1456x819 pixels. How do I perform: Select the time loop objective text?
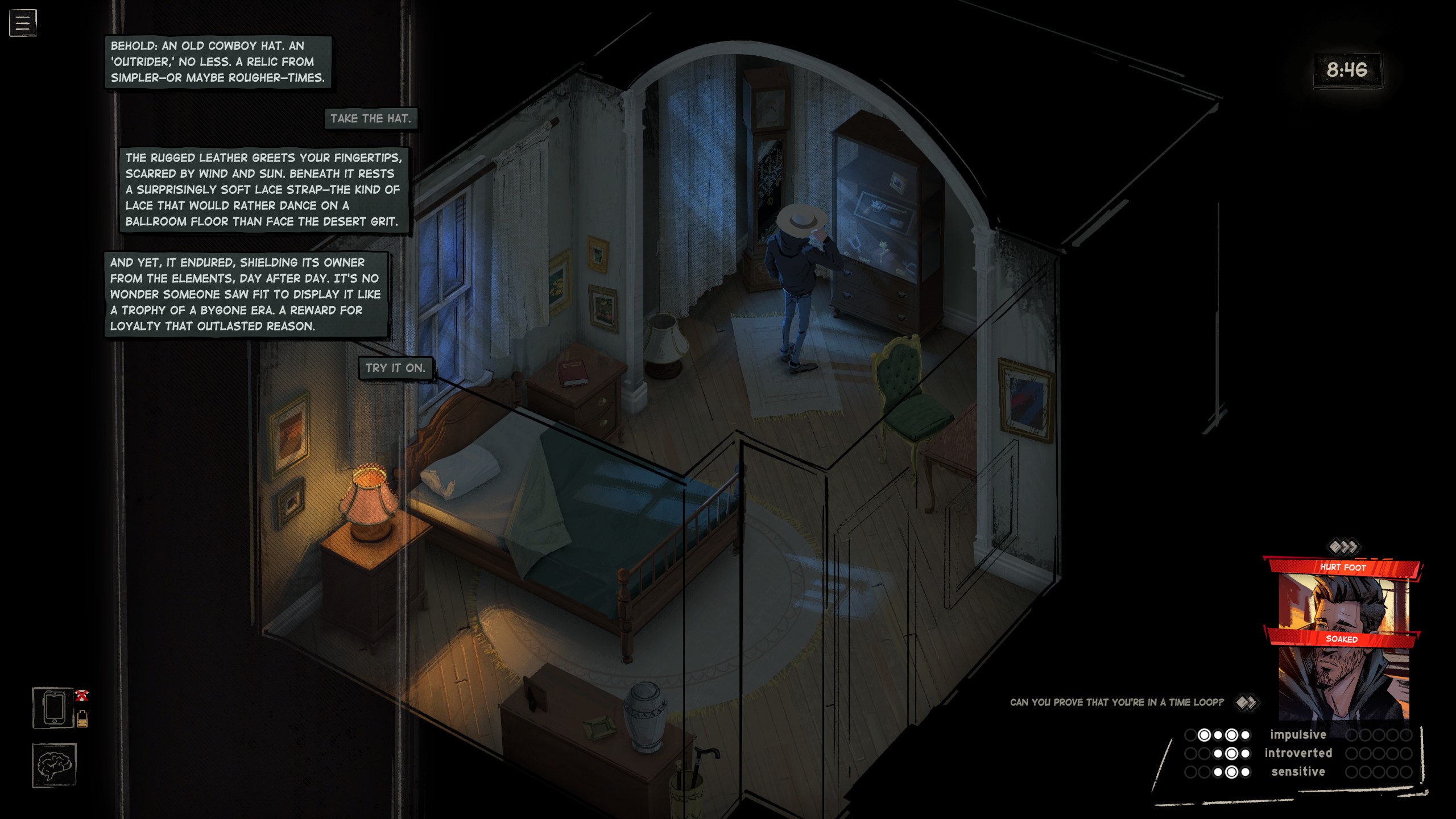(1116, 702)
